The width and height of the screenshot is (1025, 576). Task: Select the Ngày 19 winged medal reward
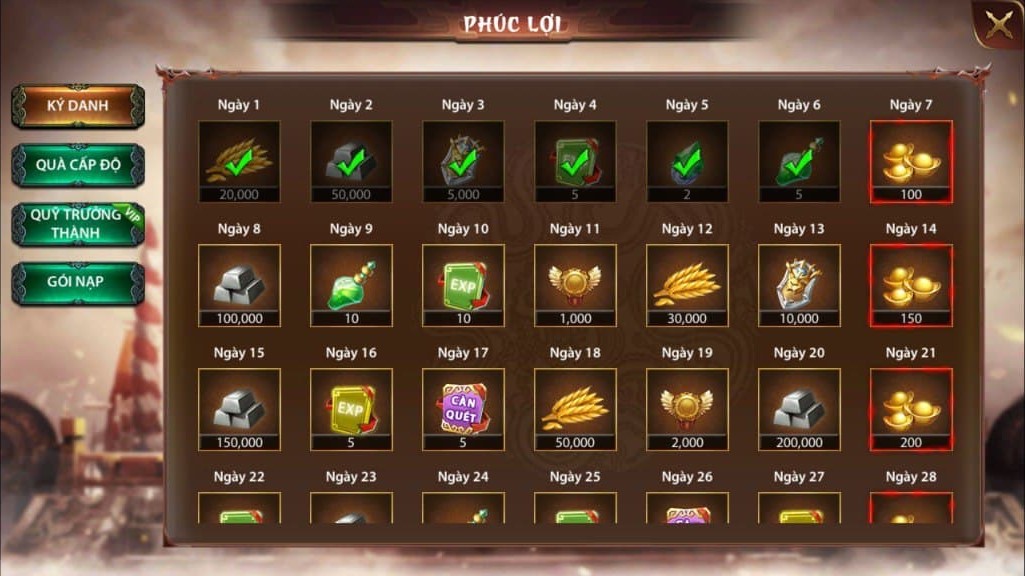click(x=687, y=409)
